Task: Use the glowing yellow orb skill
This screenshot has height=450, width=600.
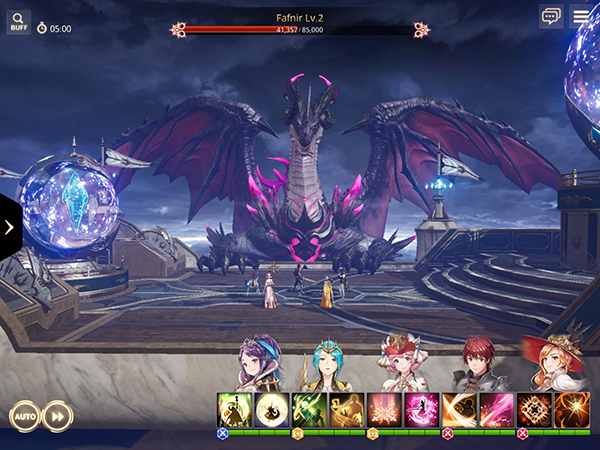Action: coord(272,410)
